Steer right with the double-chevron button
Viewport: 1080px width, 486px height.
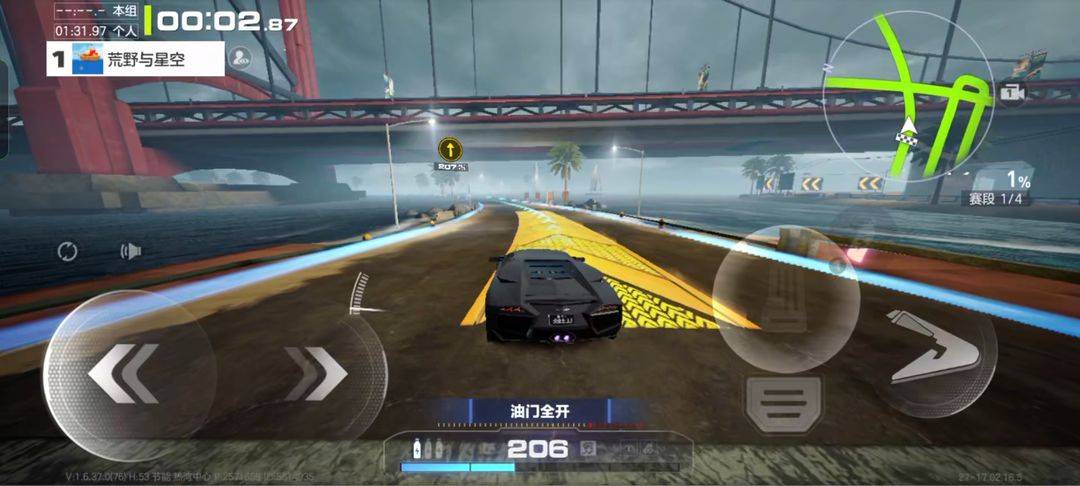(317, 373)
